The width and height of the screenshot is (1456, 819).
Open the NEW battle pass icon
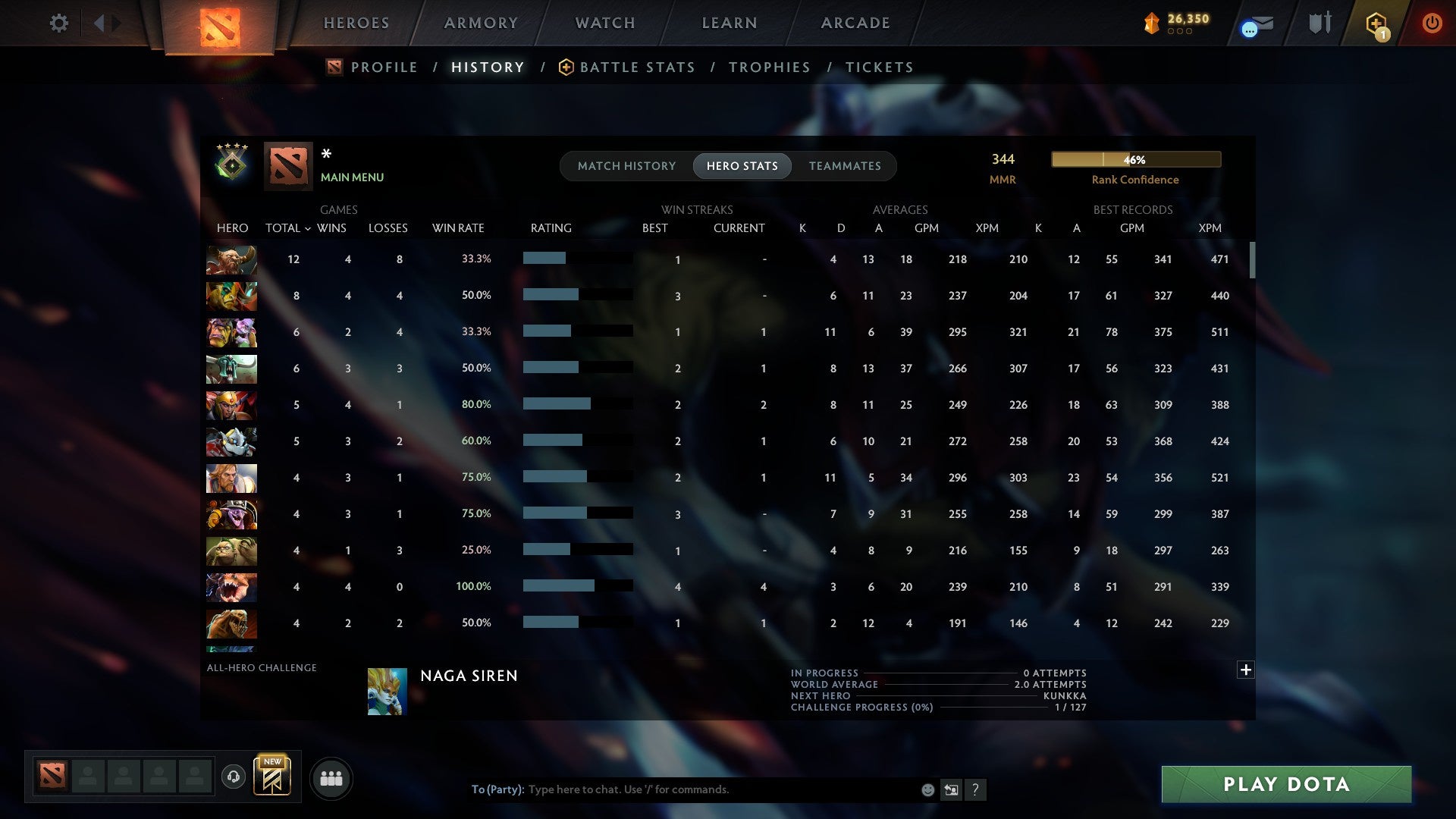pos(273,777)
